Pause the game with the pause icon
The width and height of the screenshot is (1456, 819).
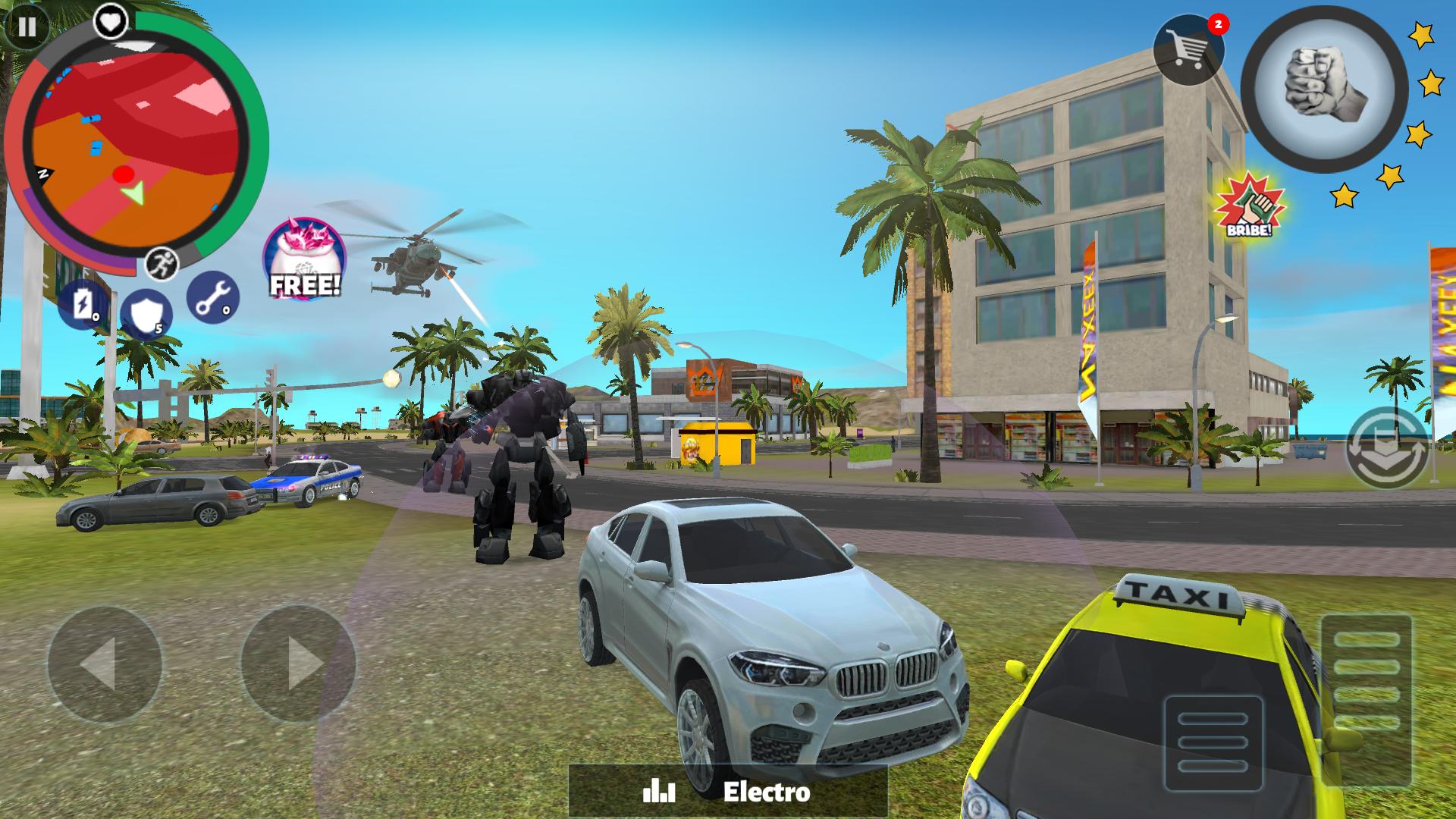coord(27,27)
